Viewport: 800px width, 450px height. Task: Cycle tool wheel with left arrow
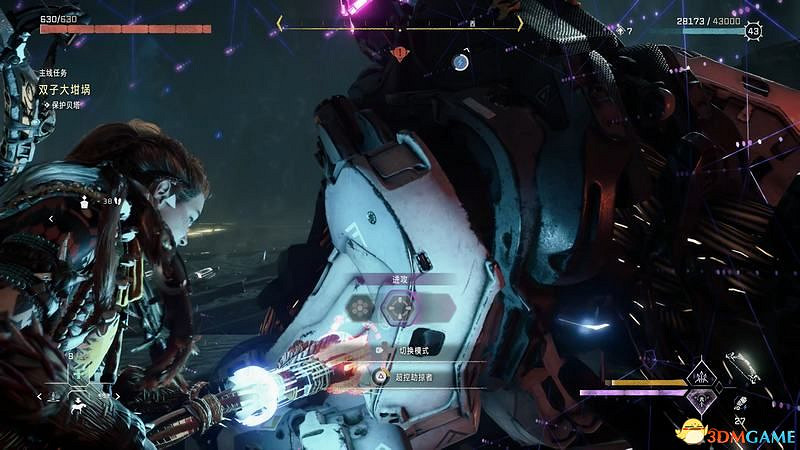[41, 397]
